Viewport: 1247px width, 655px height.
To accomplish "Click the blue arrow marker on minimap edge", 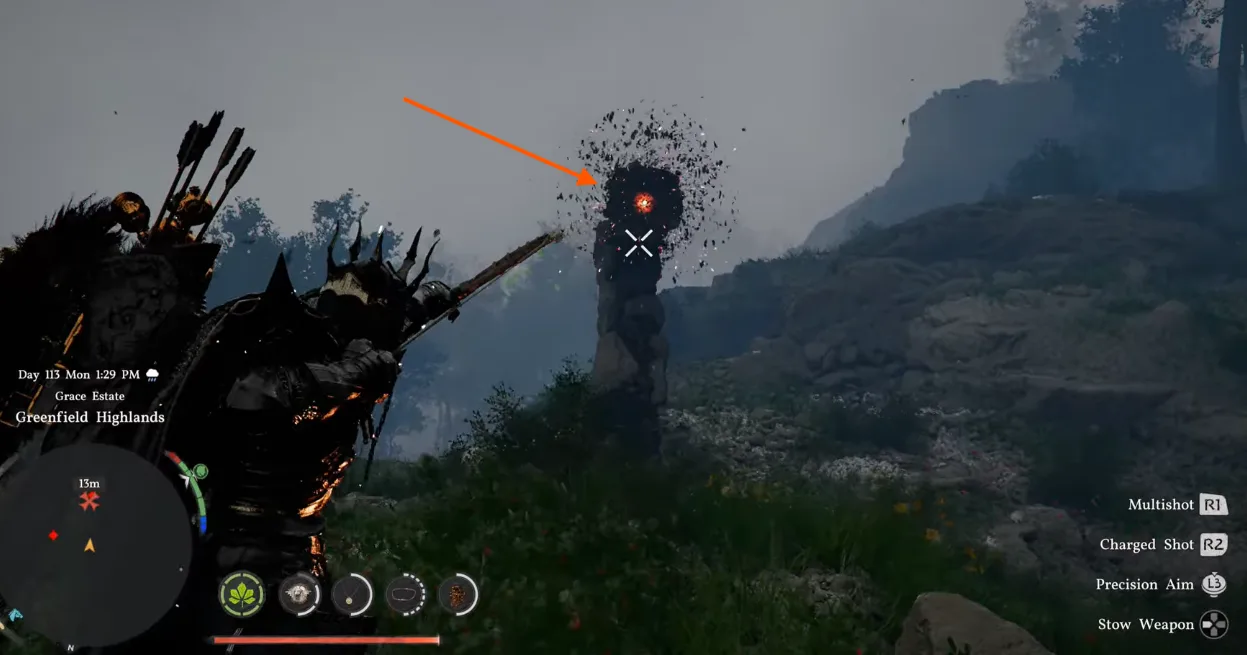I will click(x=14, y=614).
